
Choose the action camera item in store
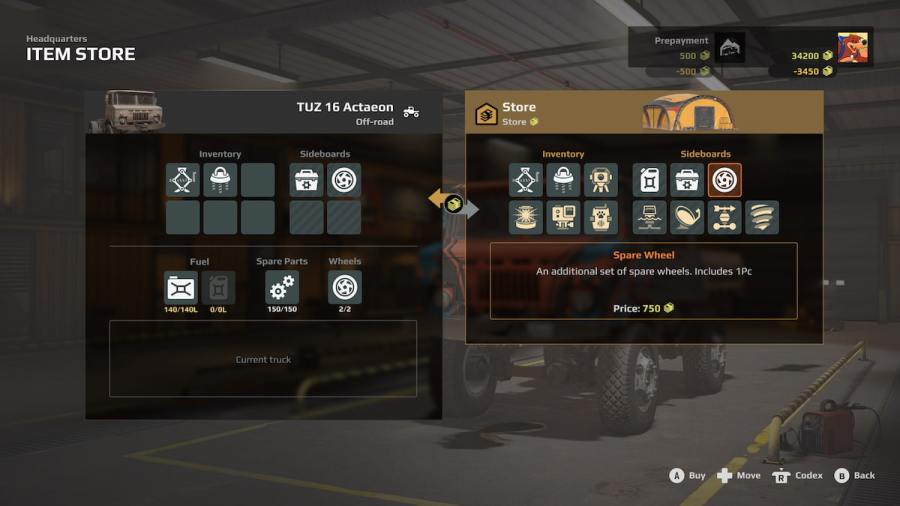(x=563, y=217)
